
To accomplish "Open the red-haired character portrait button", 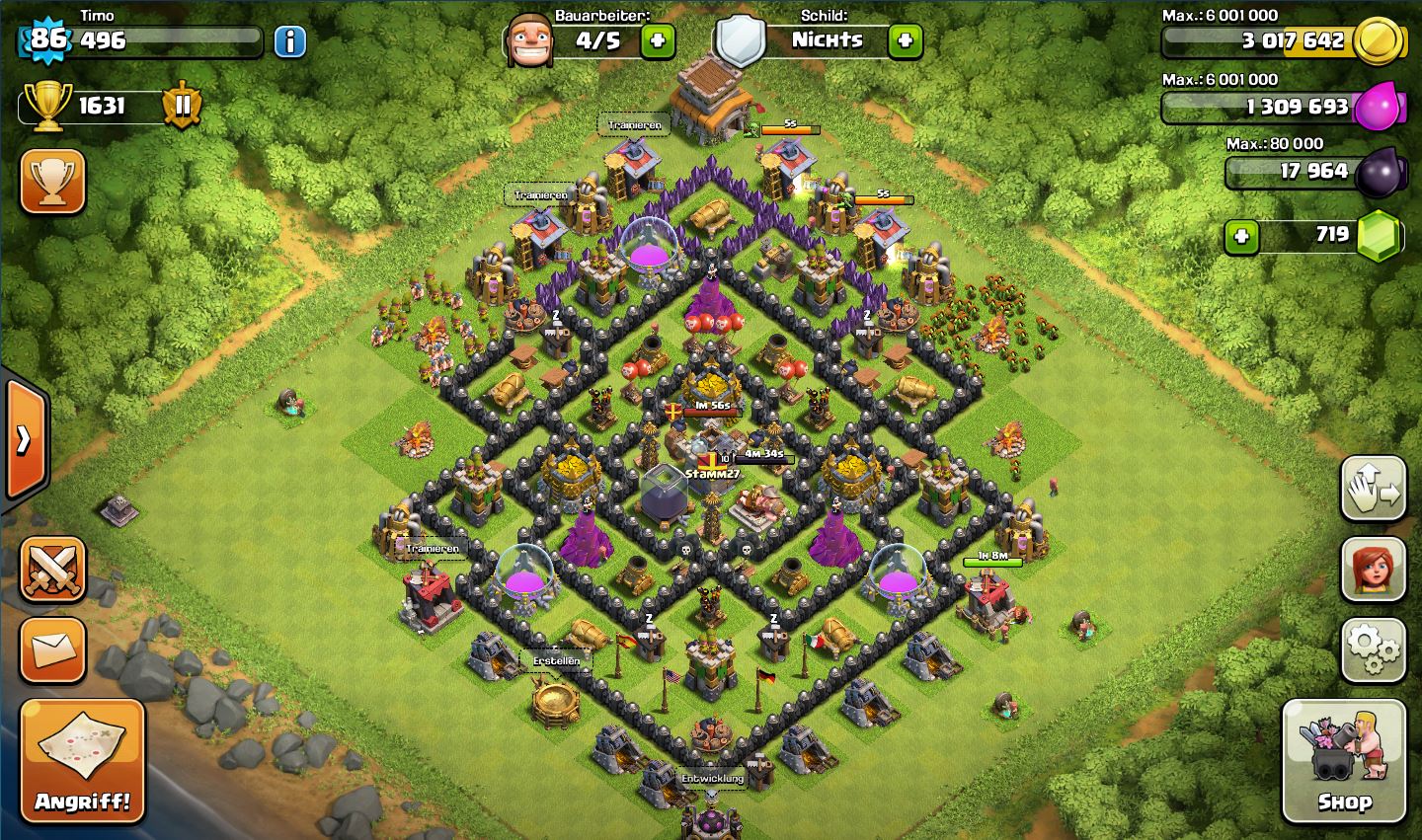I will (x=1373, y=570).
